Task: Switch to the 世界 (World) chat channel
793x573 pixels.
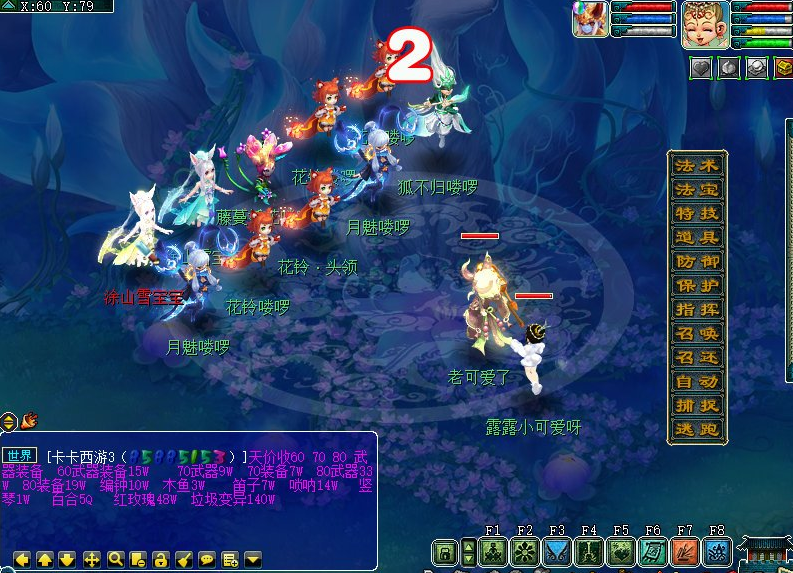Action: [x=21, y=455]
